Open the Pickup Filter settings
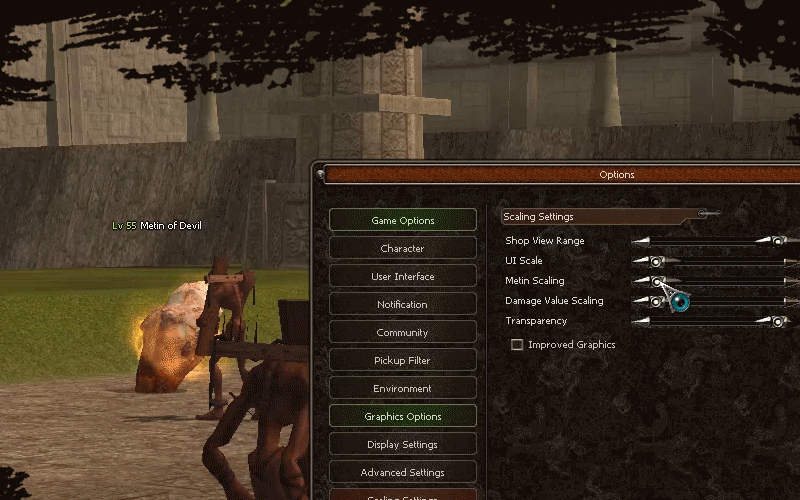This screenshot has width=800, height=500. click(402, 360)
